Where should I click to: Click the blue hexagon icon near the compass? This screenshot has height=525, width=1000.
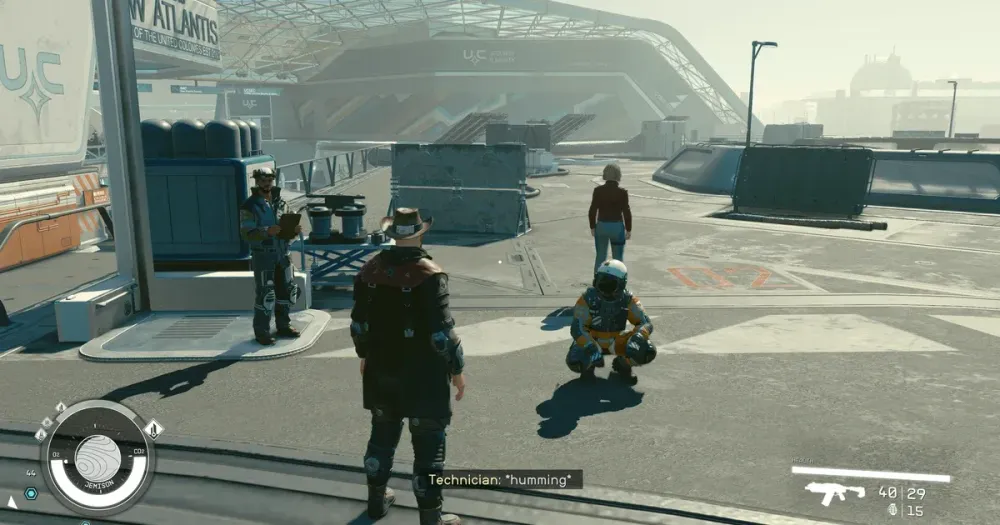click(x=31, y=493)
